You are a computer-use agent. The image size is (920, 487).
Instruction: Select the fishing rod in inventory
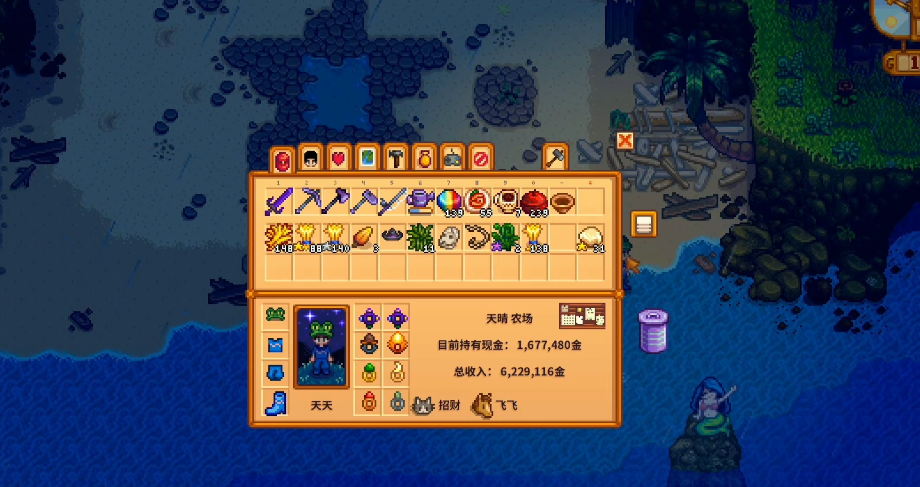[392, 202]
